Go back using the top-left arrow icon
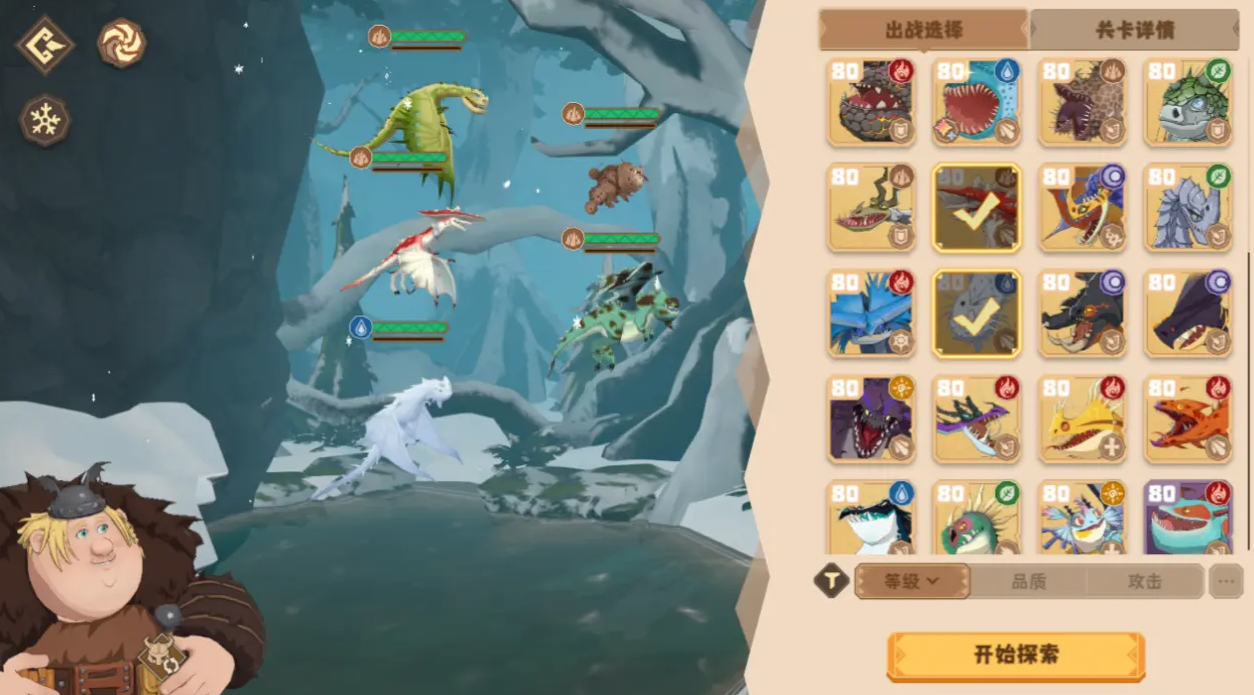 [45, 45]
